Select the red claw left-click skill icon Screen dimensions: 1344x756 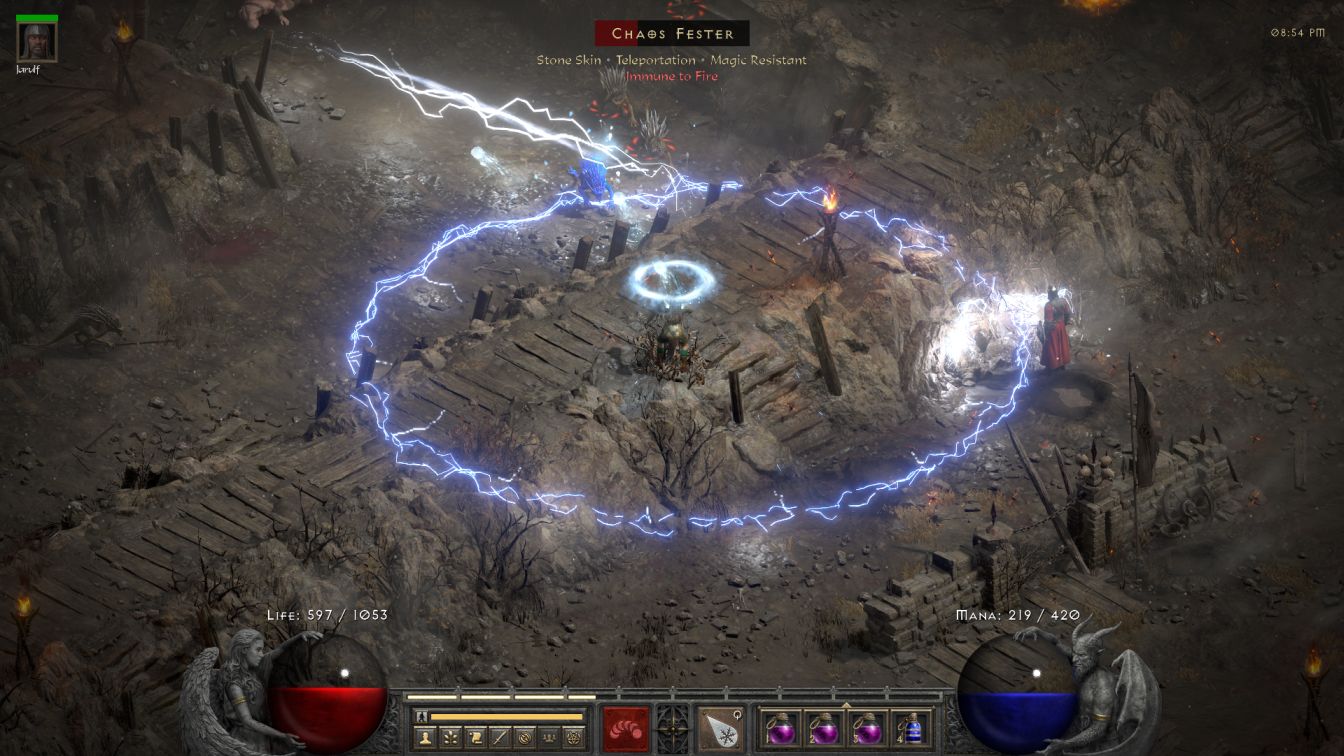point(625,729)
